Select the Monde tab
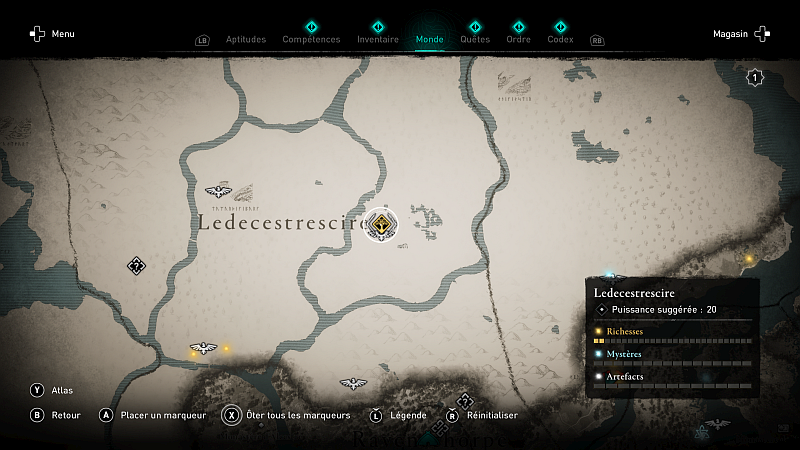Image resolution: width=800 pixels, height=450 pixels. [x=429, y=39]
